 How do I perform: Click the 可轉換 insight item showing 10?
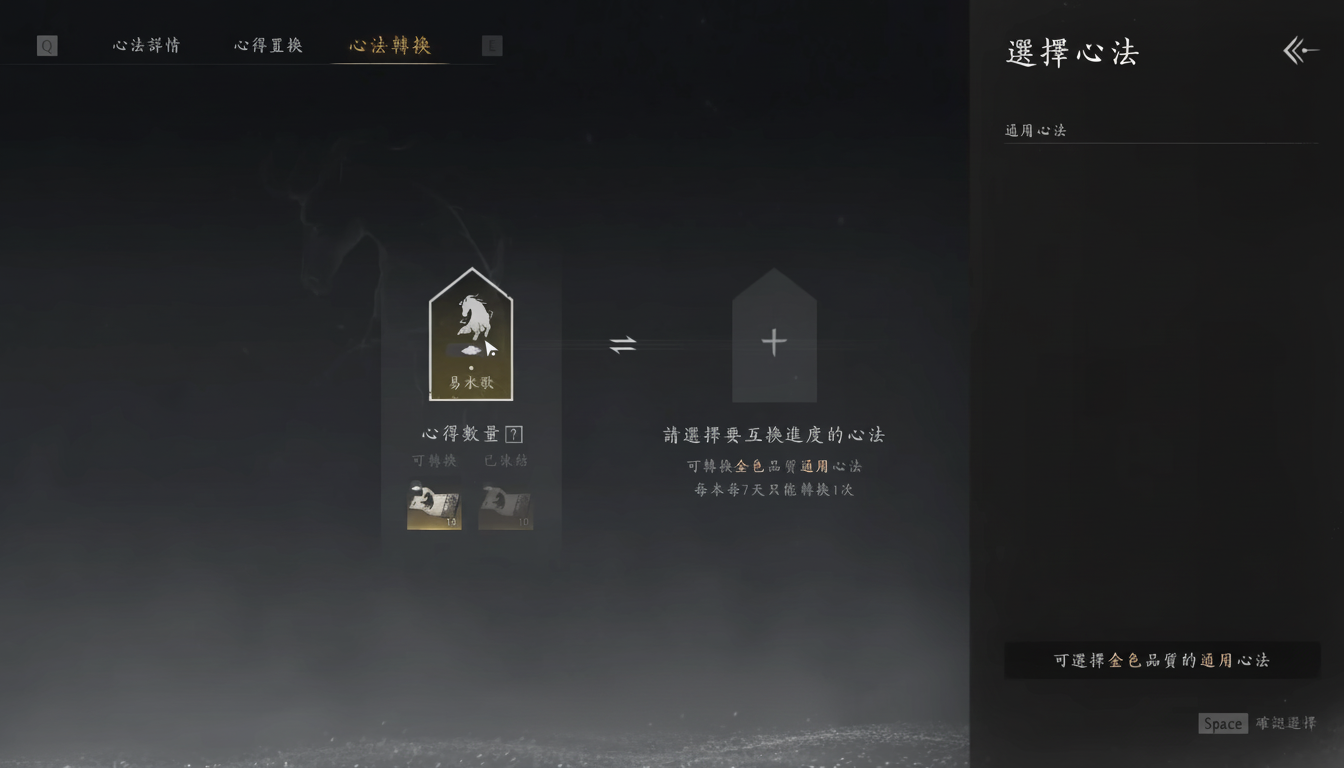click(434, 507)
